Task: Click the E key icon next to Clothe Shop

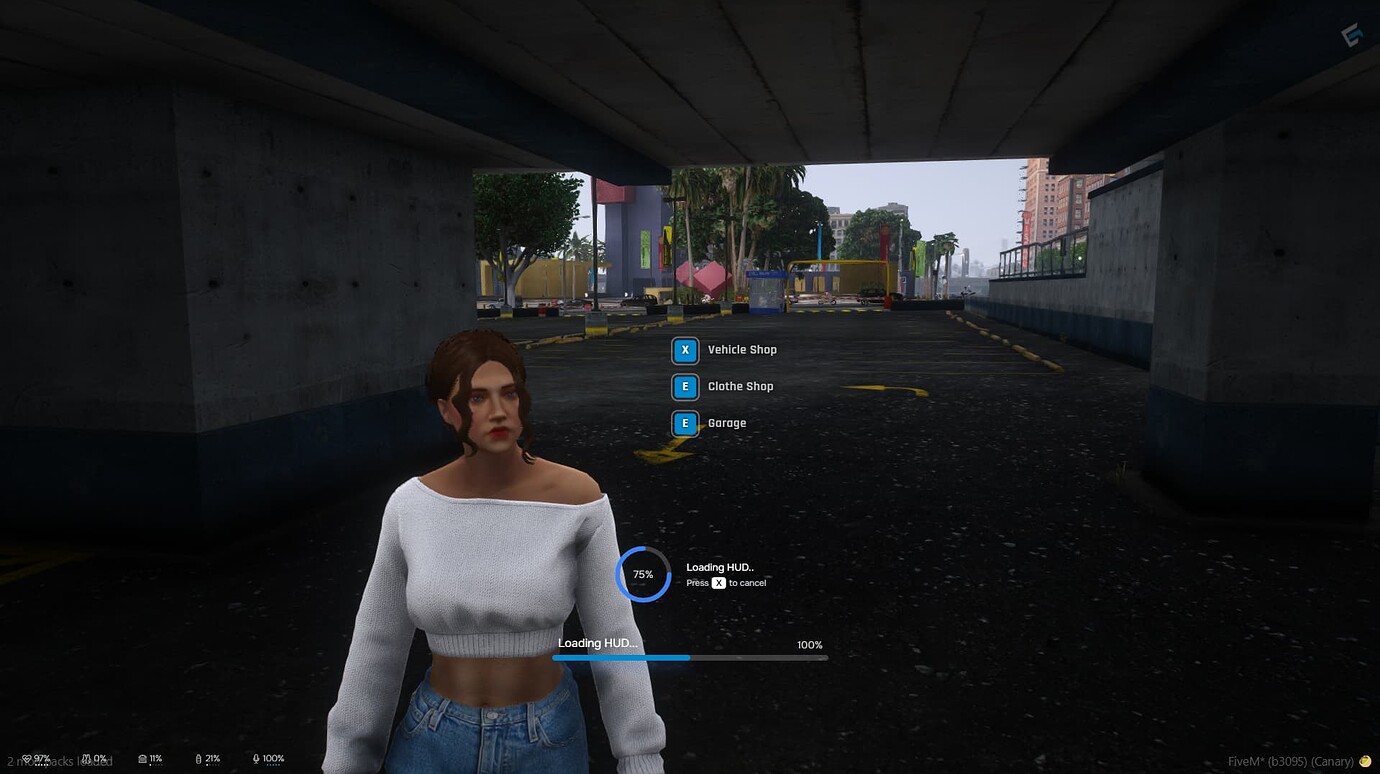Action: coord(685,386)
